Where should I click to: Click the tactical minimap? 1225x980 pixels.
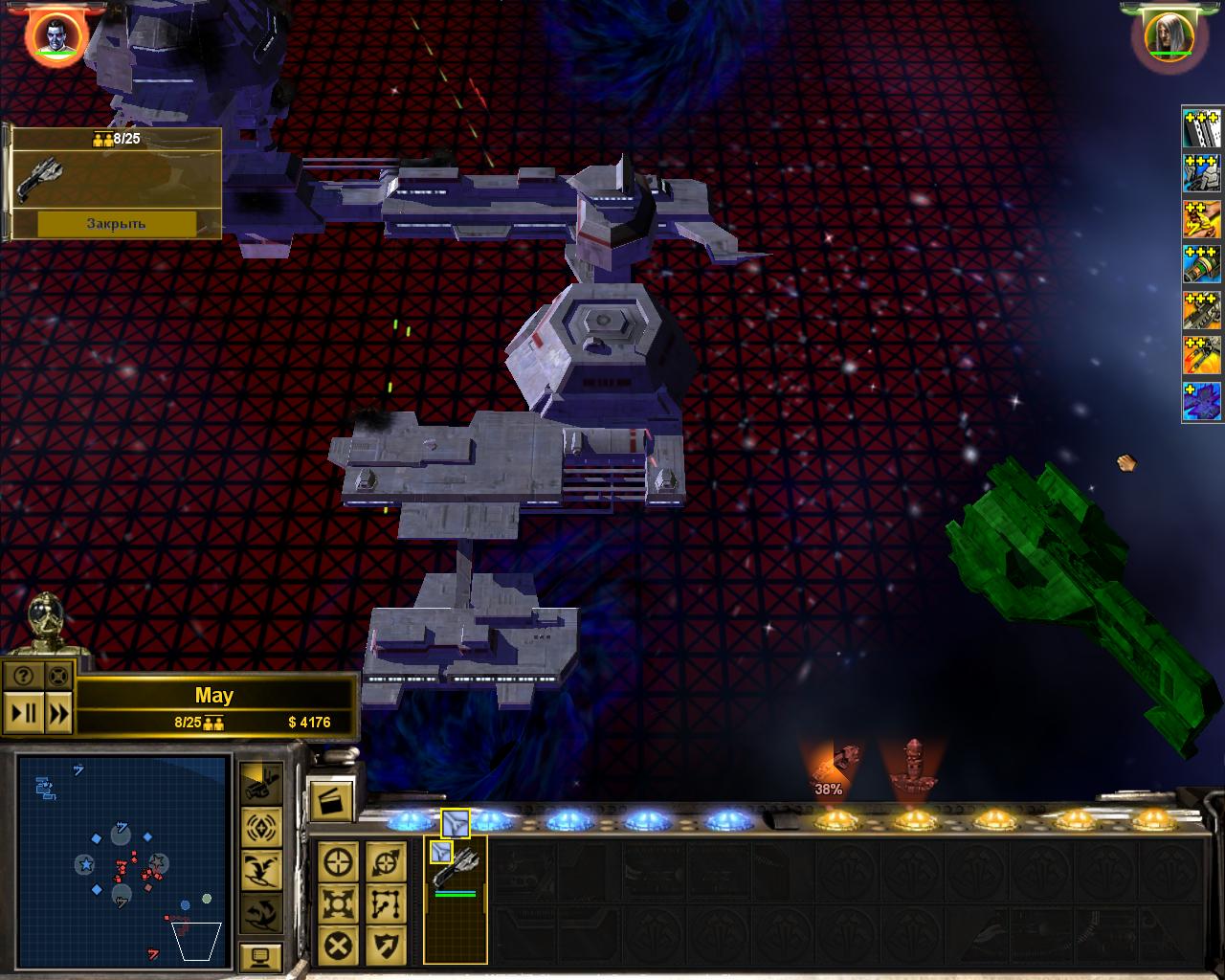point(122,859)
